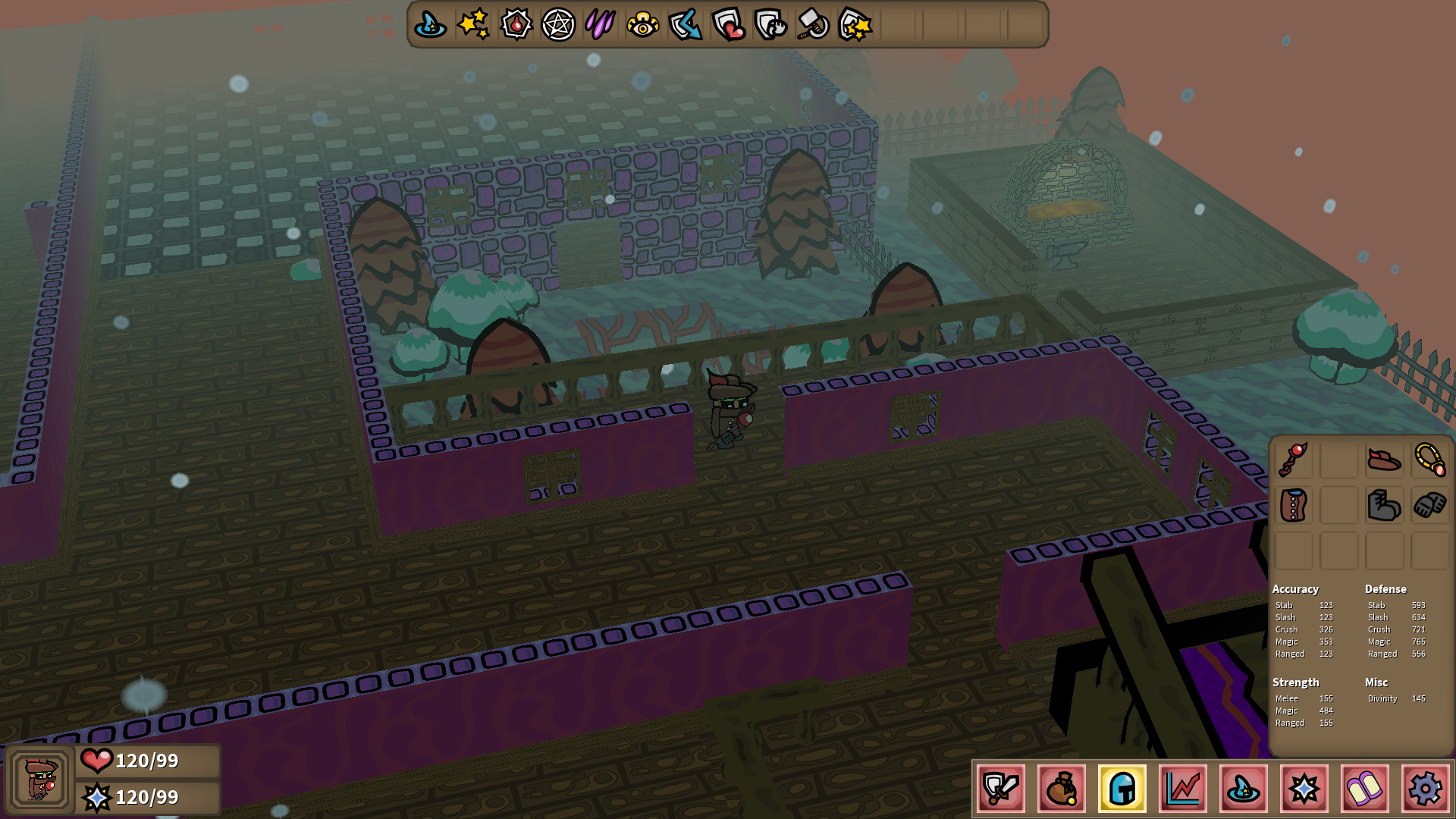The width and height of the screenshot is (1456, 819).
Task: Activate the yellow stars spell icon
Action: tap(473, 25)
